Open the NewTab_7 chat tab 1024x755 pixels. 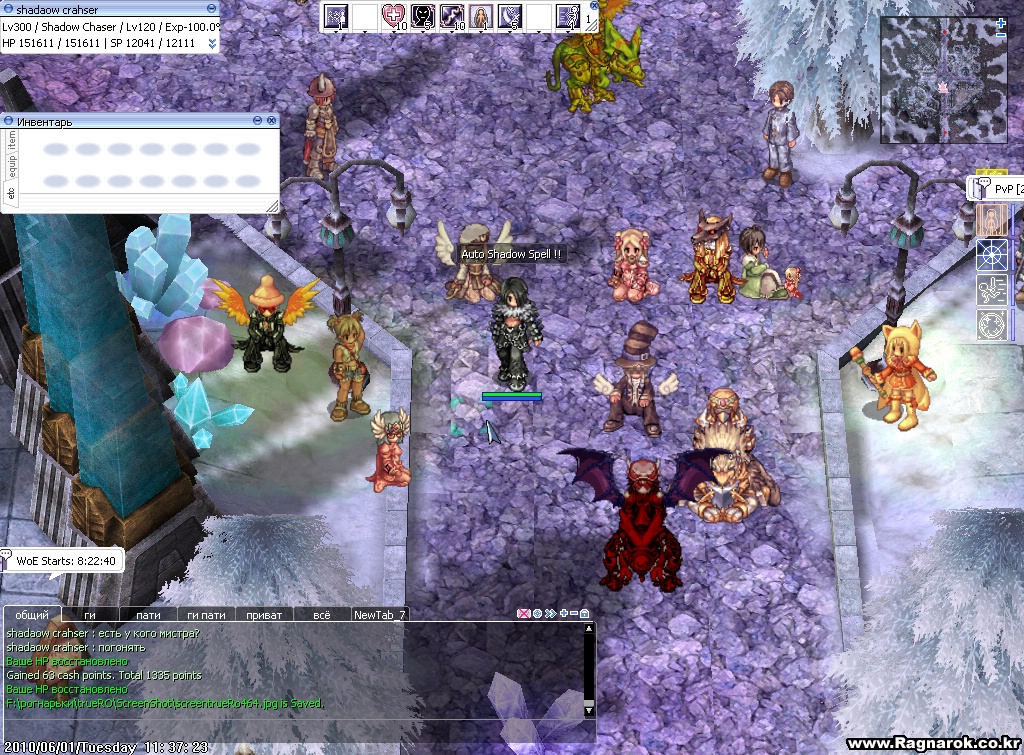[x=380, y=615]
